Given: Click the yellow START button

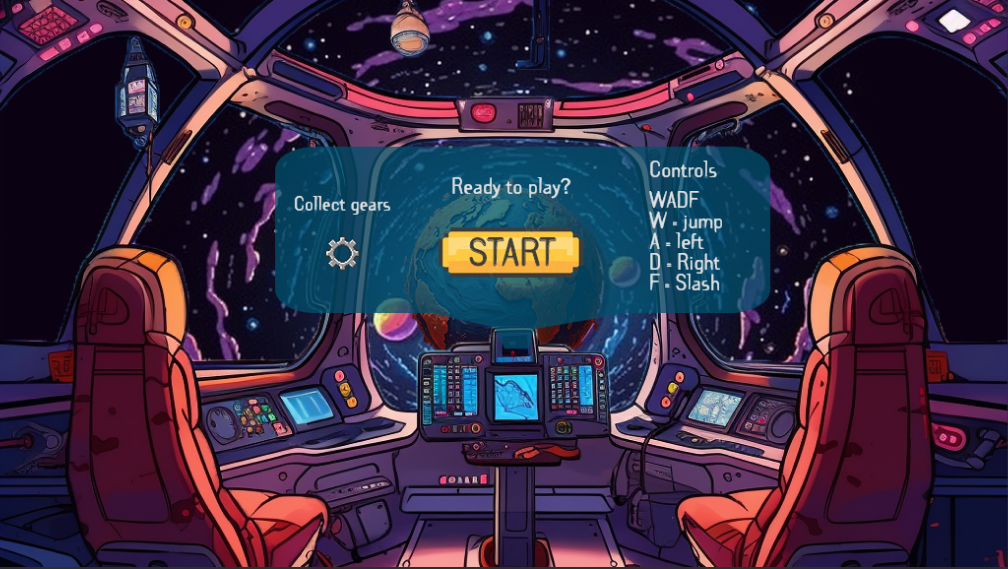Looking at the screenshot, I should (x=511, y=252).
